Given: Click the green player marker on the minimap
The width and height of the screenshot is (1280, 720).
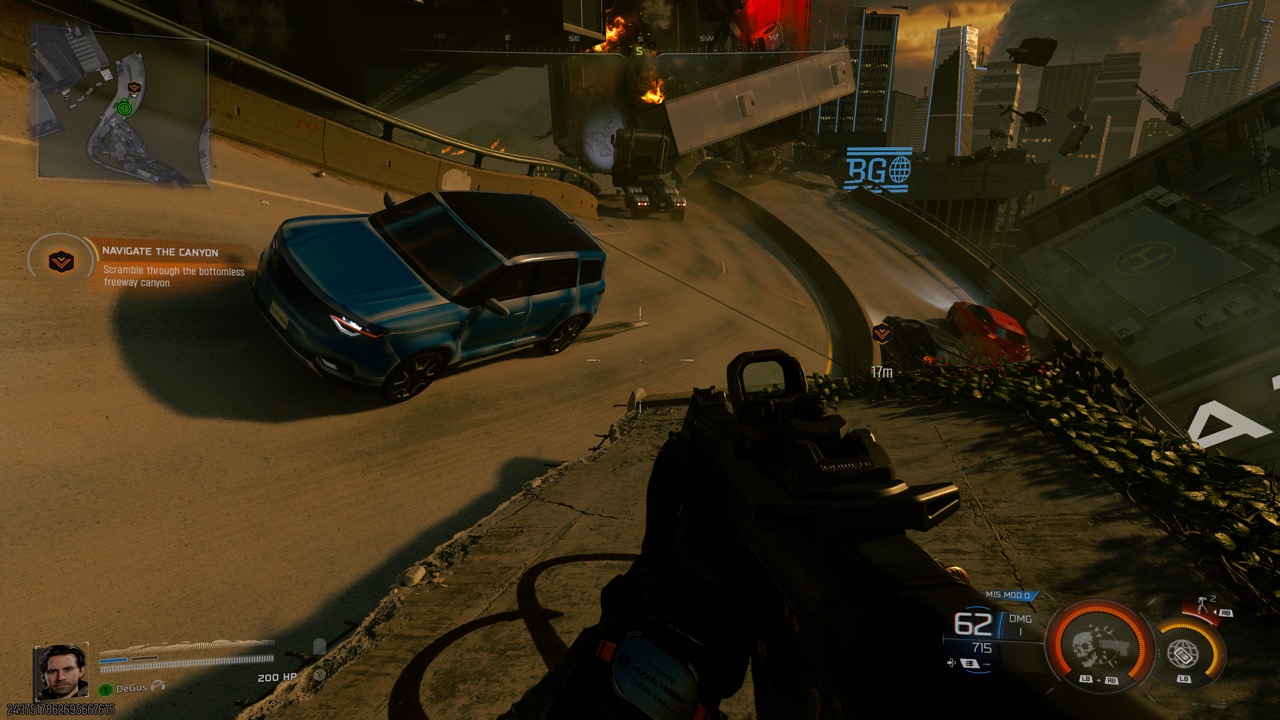Looking at the screenshot, I should click(124, 107).
